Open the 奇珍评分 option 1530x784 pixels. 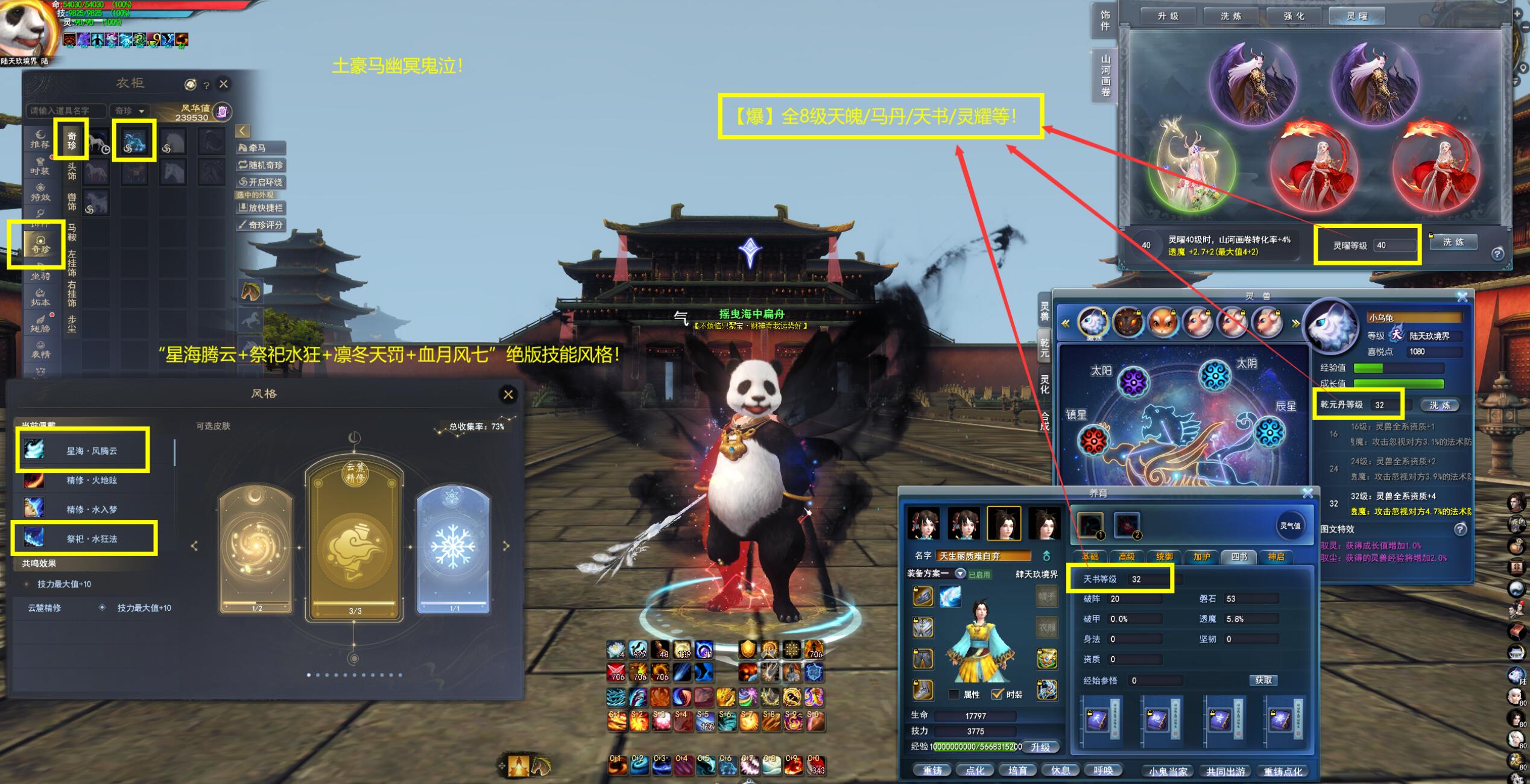click(261, 225)
